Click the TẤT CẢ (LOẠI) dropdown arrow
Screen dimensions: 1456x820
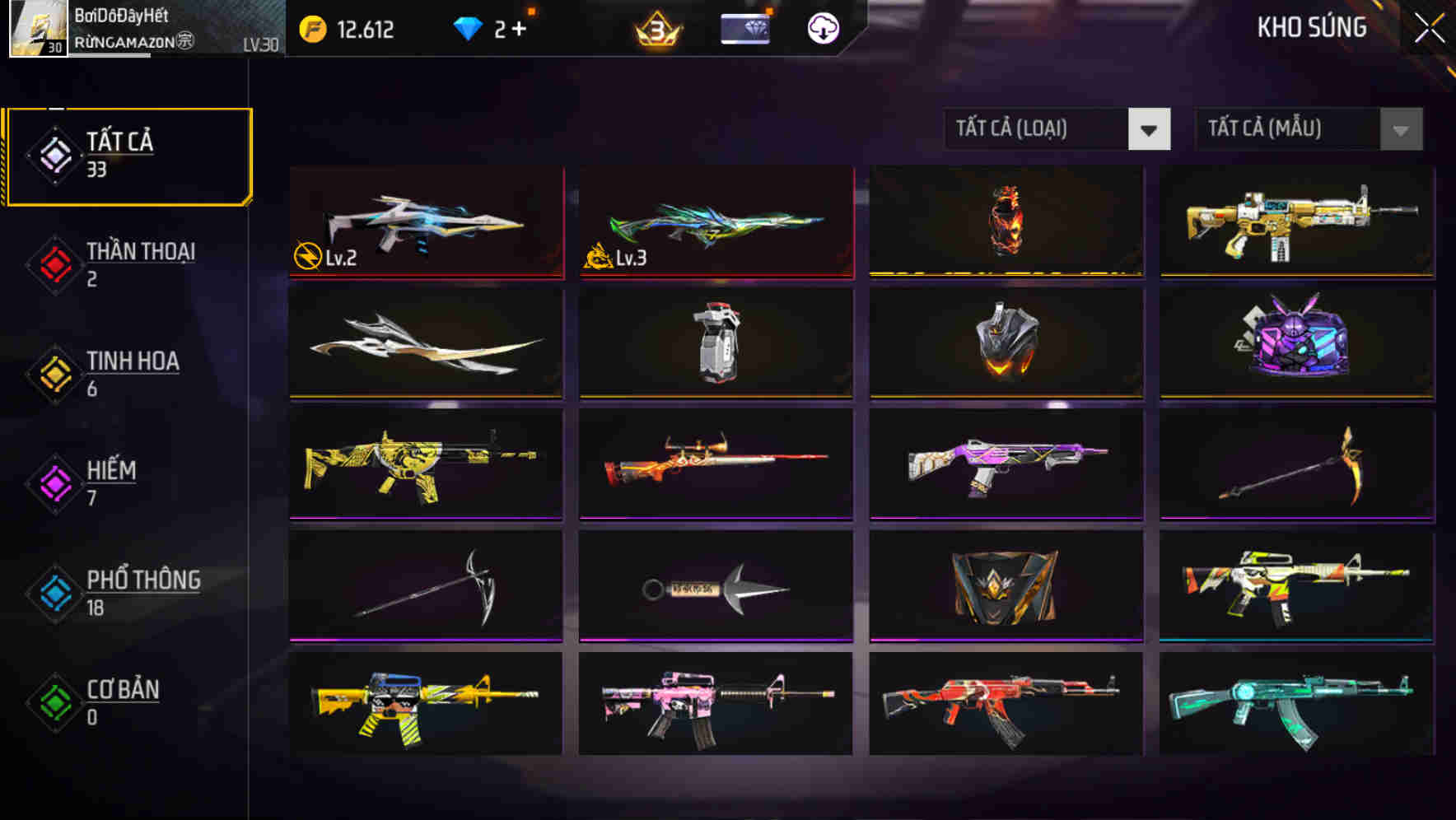(1150, 129)
